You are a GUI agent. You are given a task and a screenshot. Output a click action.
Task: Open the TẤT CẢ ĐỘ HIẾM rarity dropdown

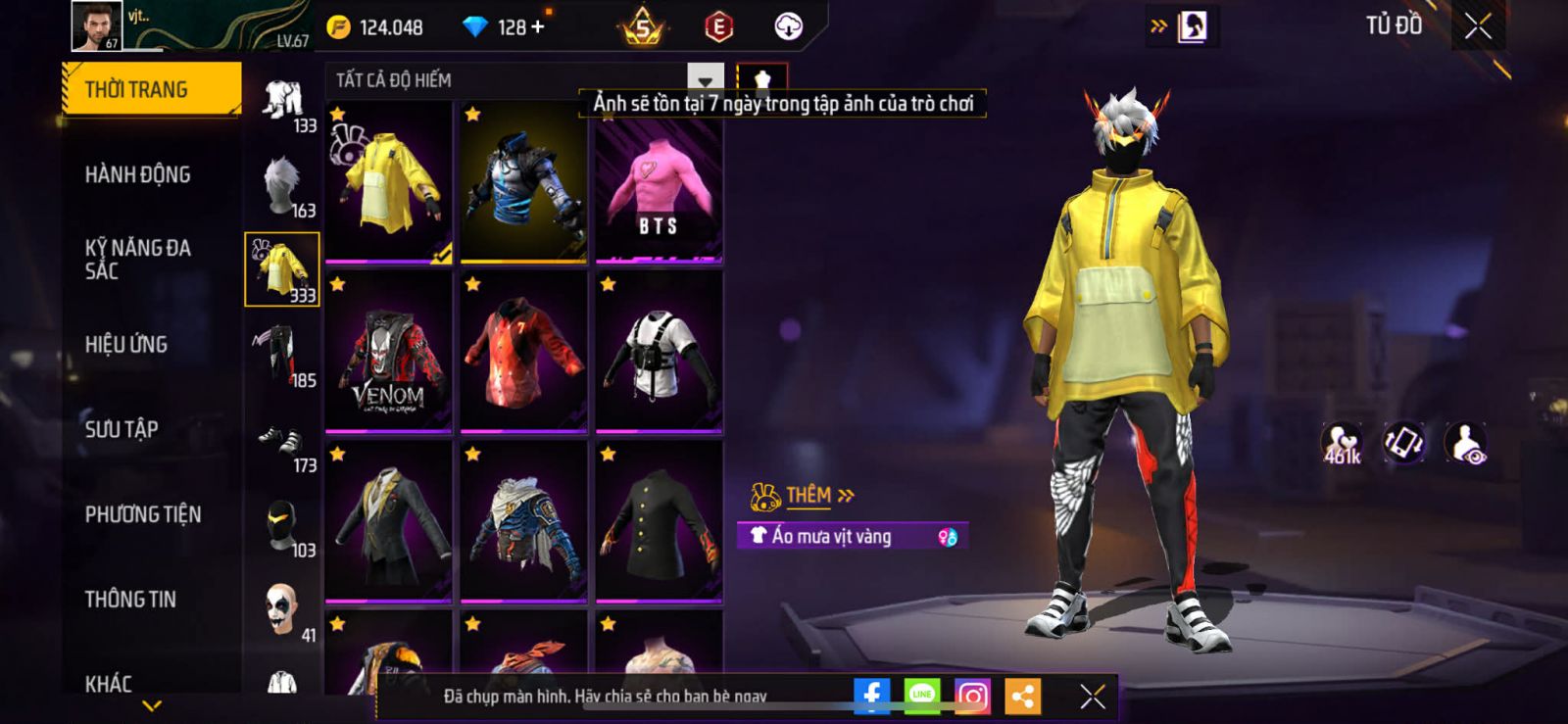pos(705,80)
